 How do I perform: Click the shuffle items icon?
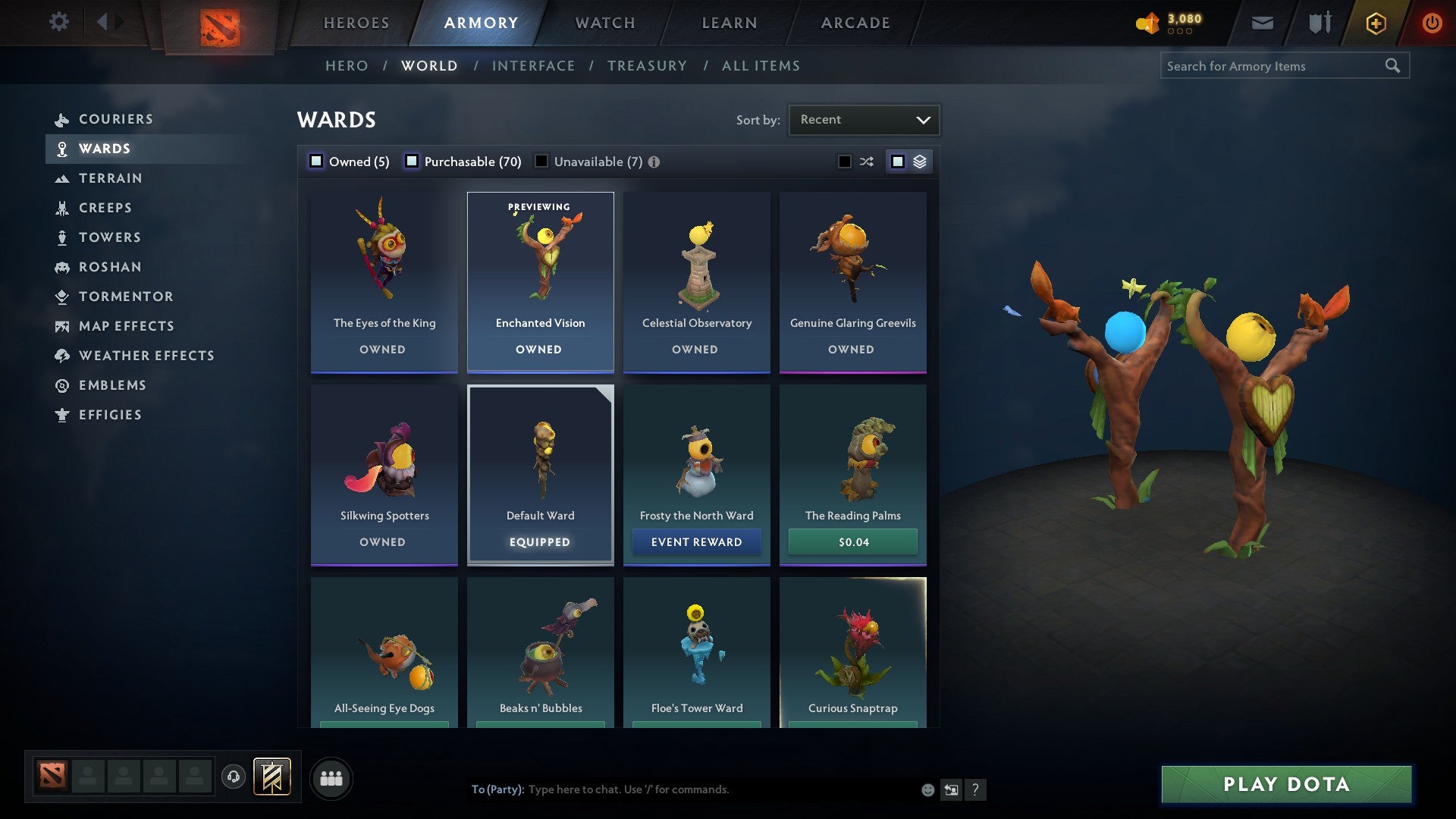pyautogui.click(x=865, y=161)
